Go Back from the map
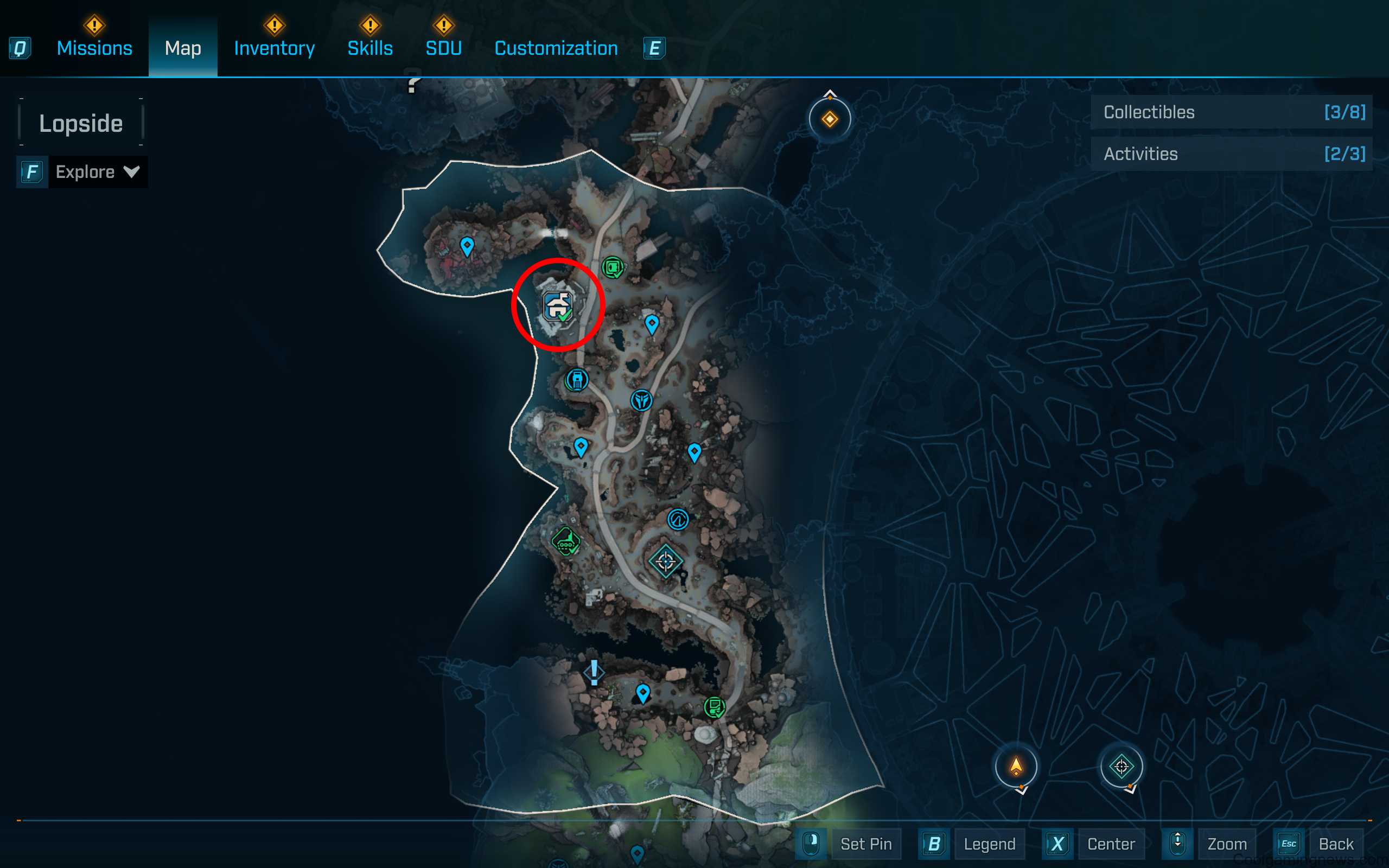This screenshot has height=868, width=1389. 1336,843
